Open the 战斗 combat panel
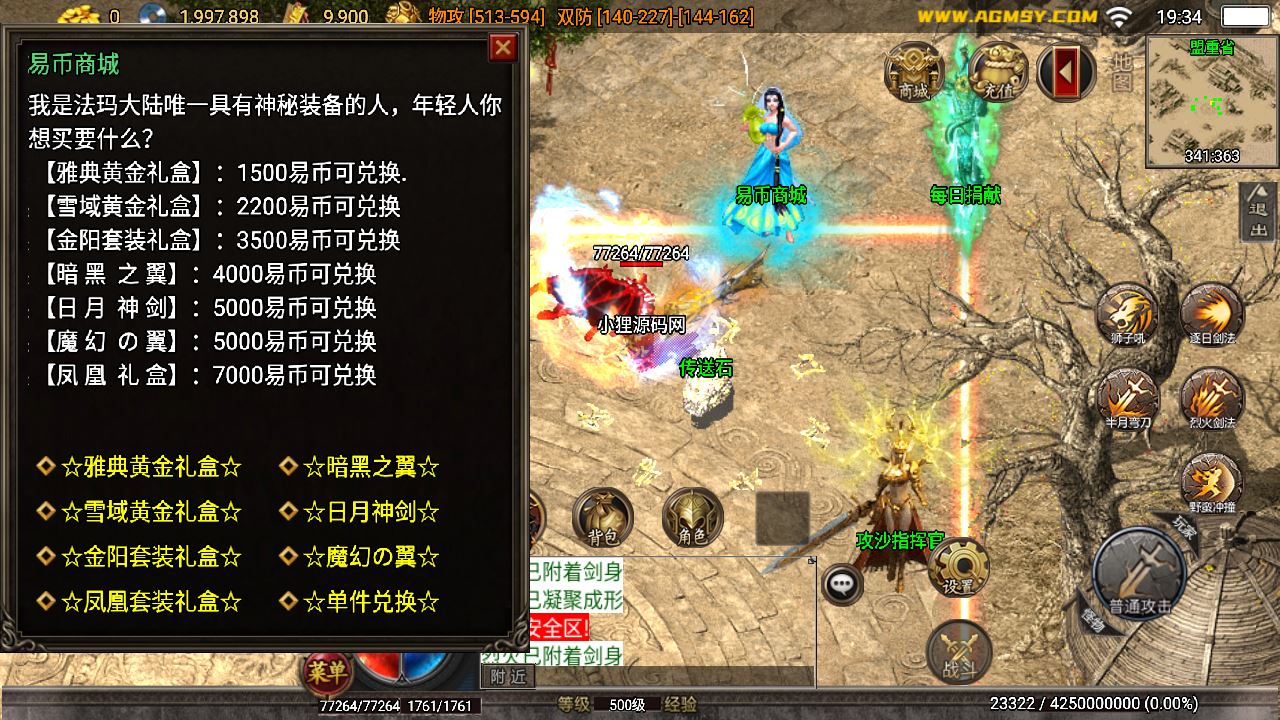 click(958, 652)
